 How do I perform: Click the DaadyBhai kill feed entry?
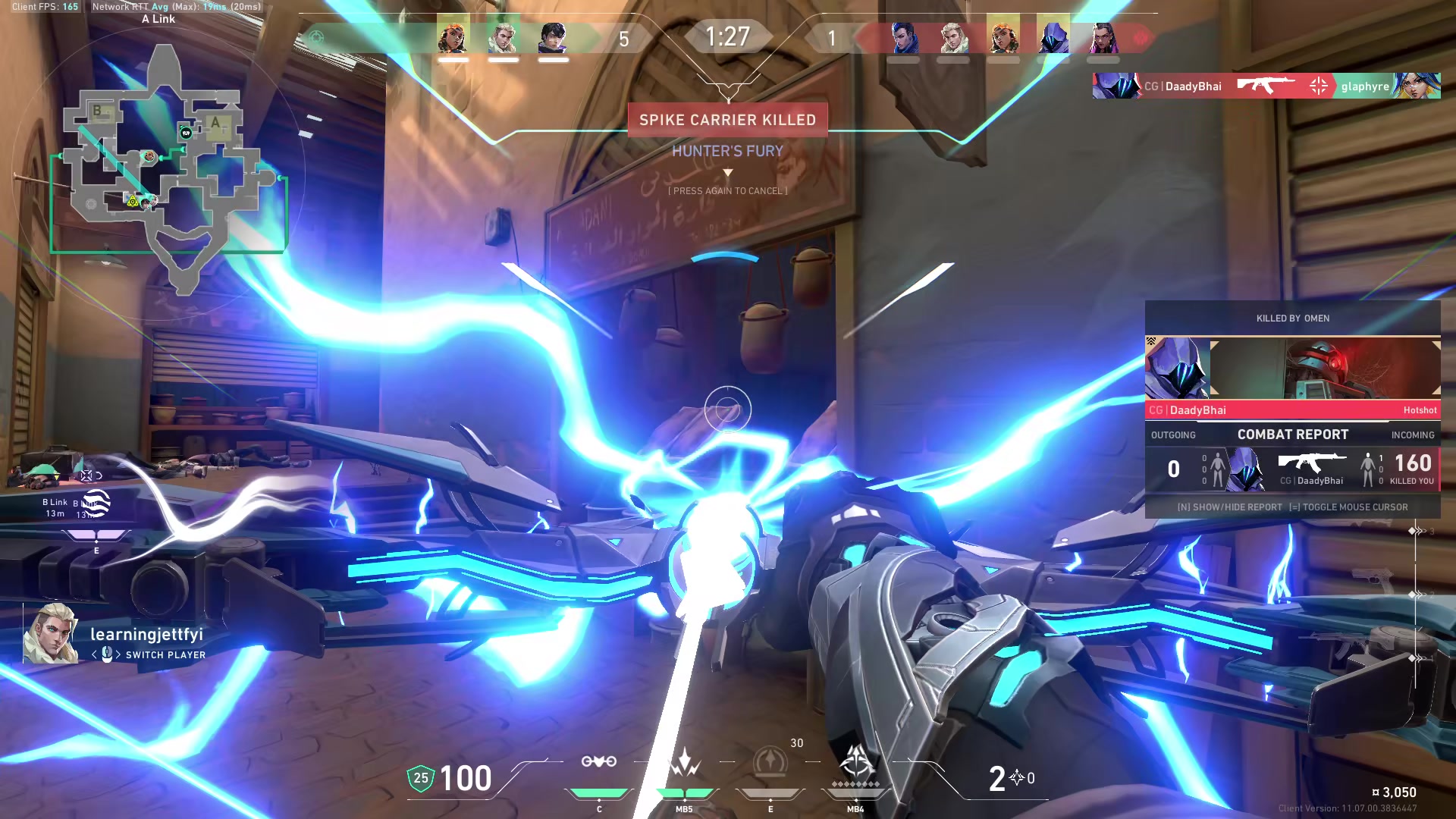tap(1266, 86)
